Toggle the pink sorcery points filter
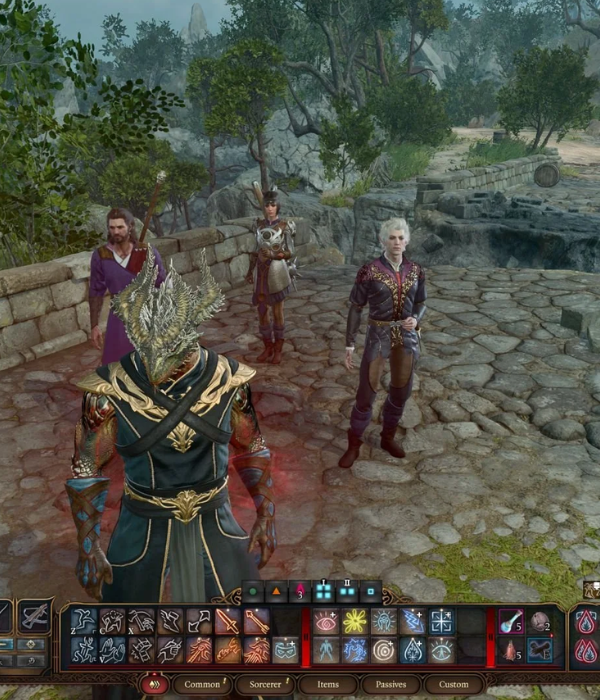Viewport: 600px width, 700px height. point(299,592)
